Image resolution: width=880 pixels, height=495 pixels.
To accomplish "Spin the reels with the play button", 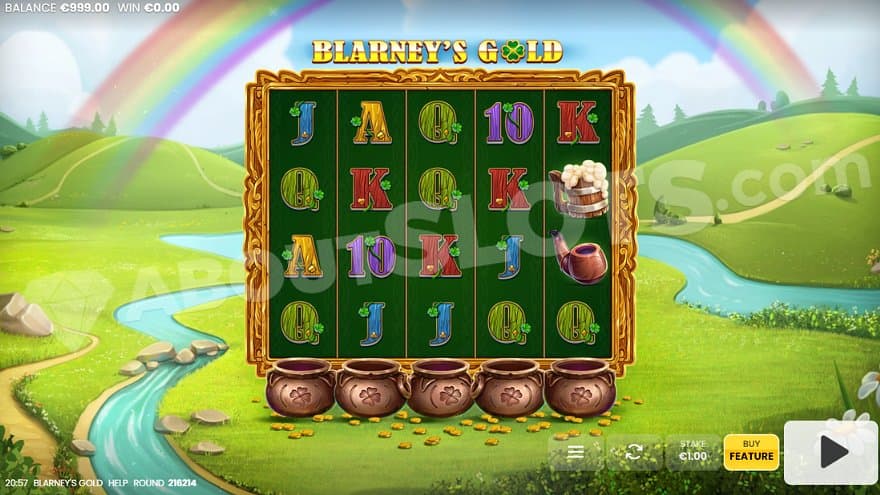I will 830,452.
